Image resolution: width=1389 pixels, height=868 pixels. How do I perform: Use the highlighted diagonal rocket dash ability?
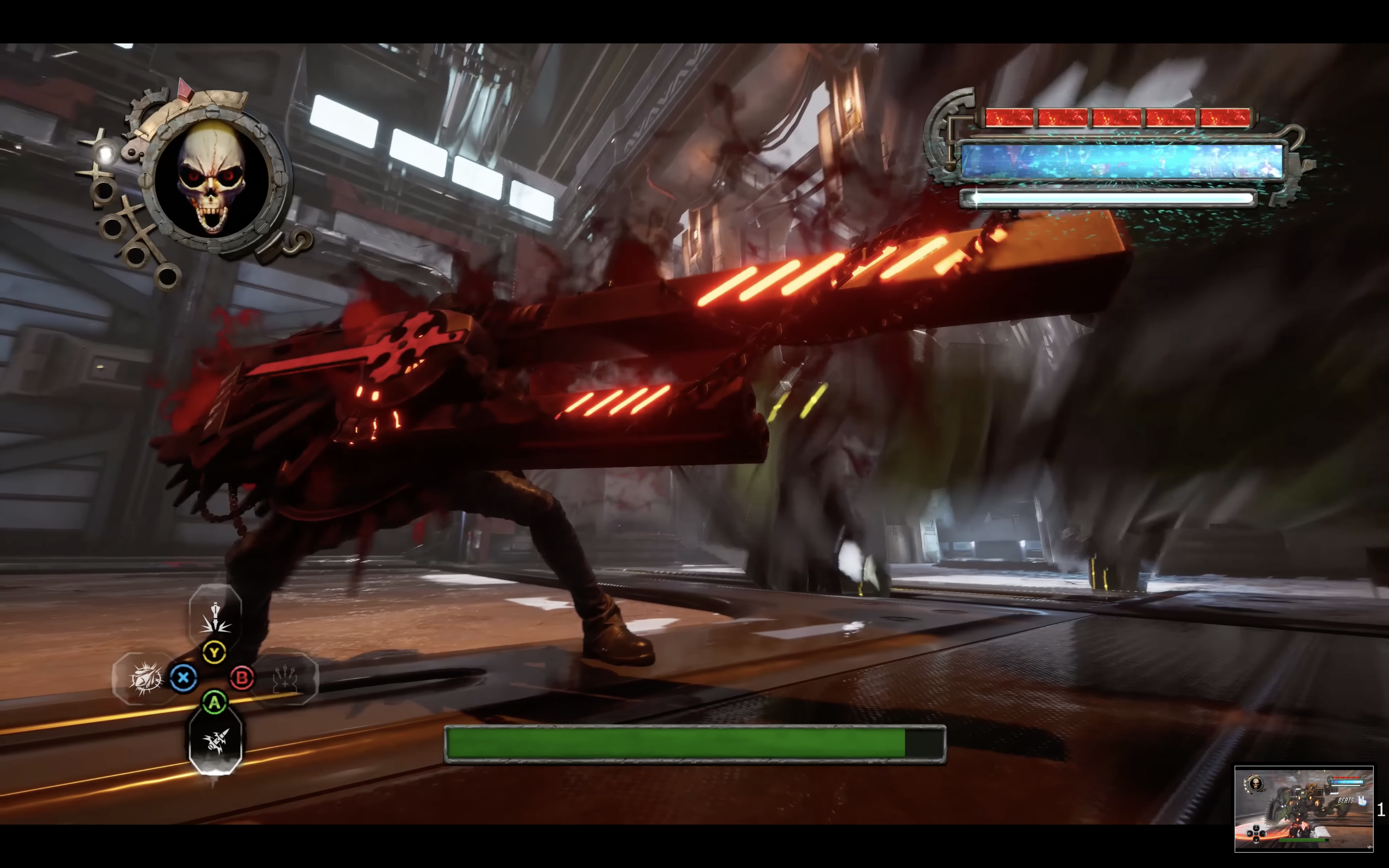[215, 742]
